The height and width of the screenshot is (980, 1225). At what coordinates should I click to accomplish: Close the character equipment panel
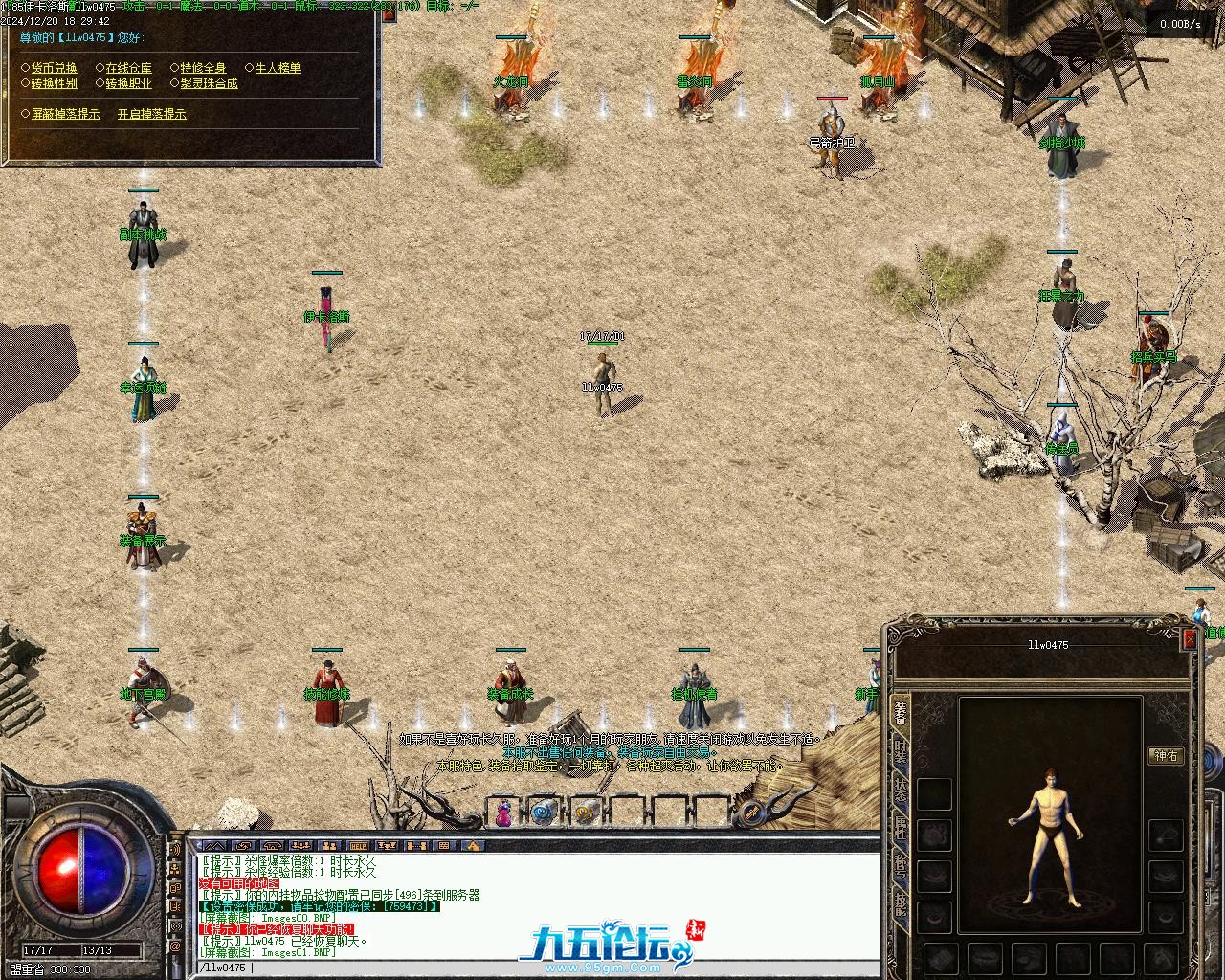coord(1190,638)
